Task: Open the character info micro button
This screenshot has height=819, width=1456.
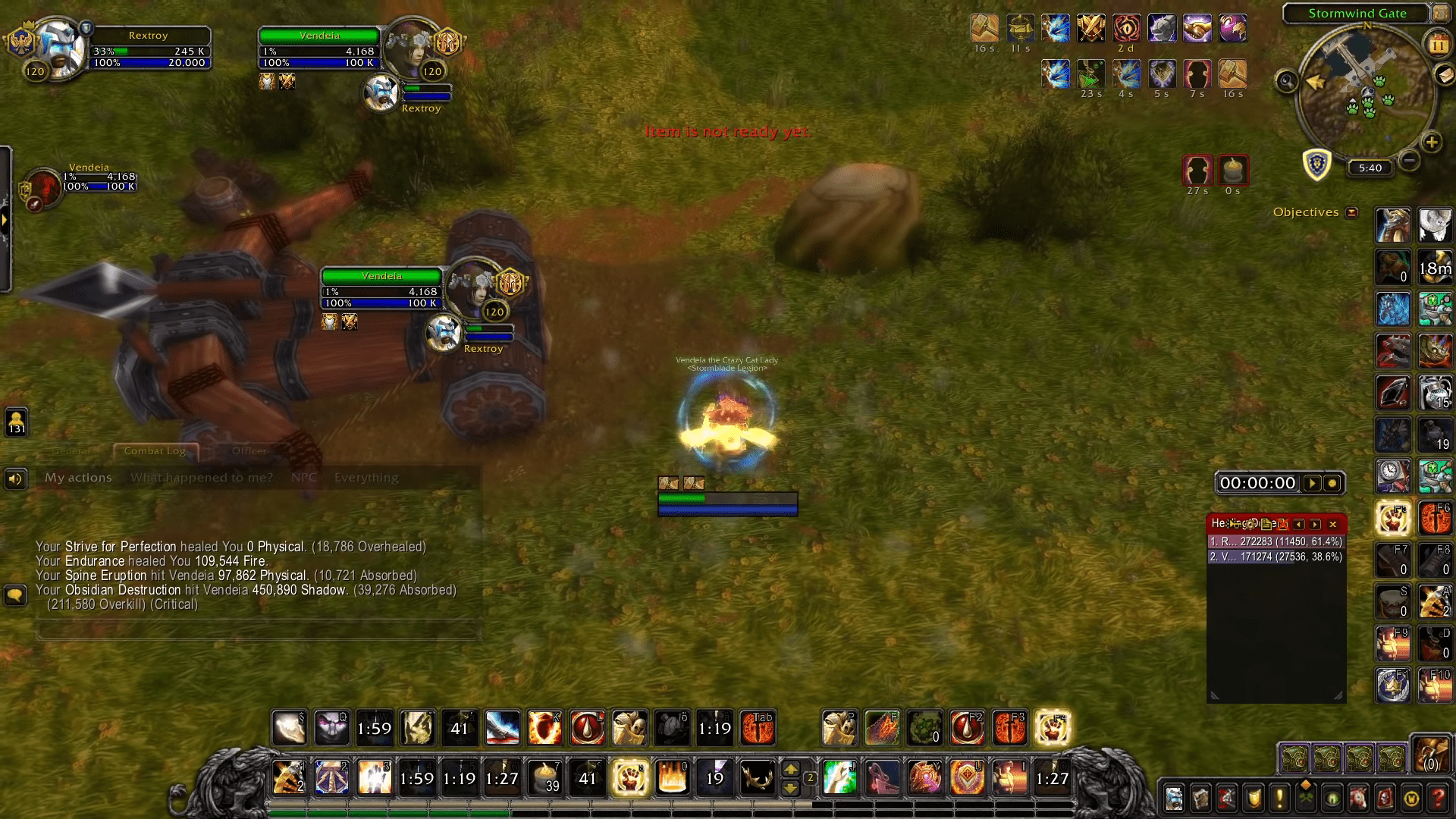Action: click(1174, 798)
